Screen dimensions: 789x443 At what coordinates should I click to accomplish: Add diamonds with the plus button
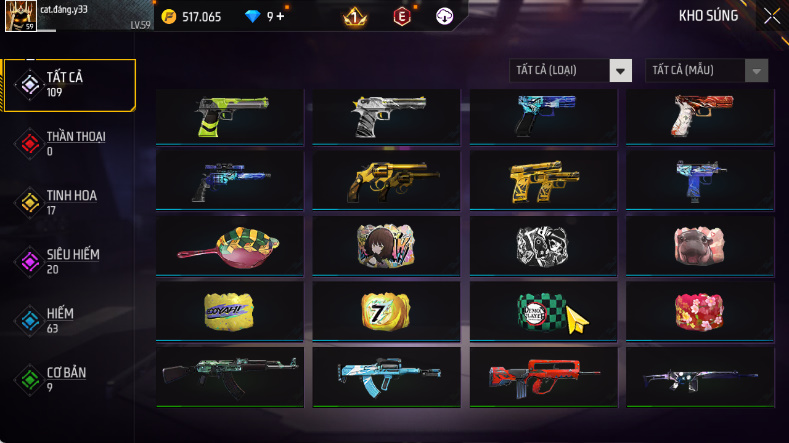click(x=280, y=16)
